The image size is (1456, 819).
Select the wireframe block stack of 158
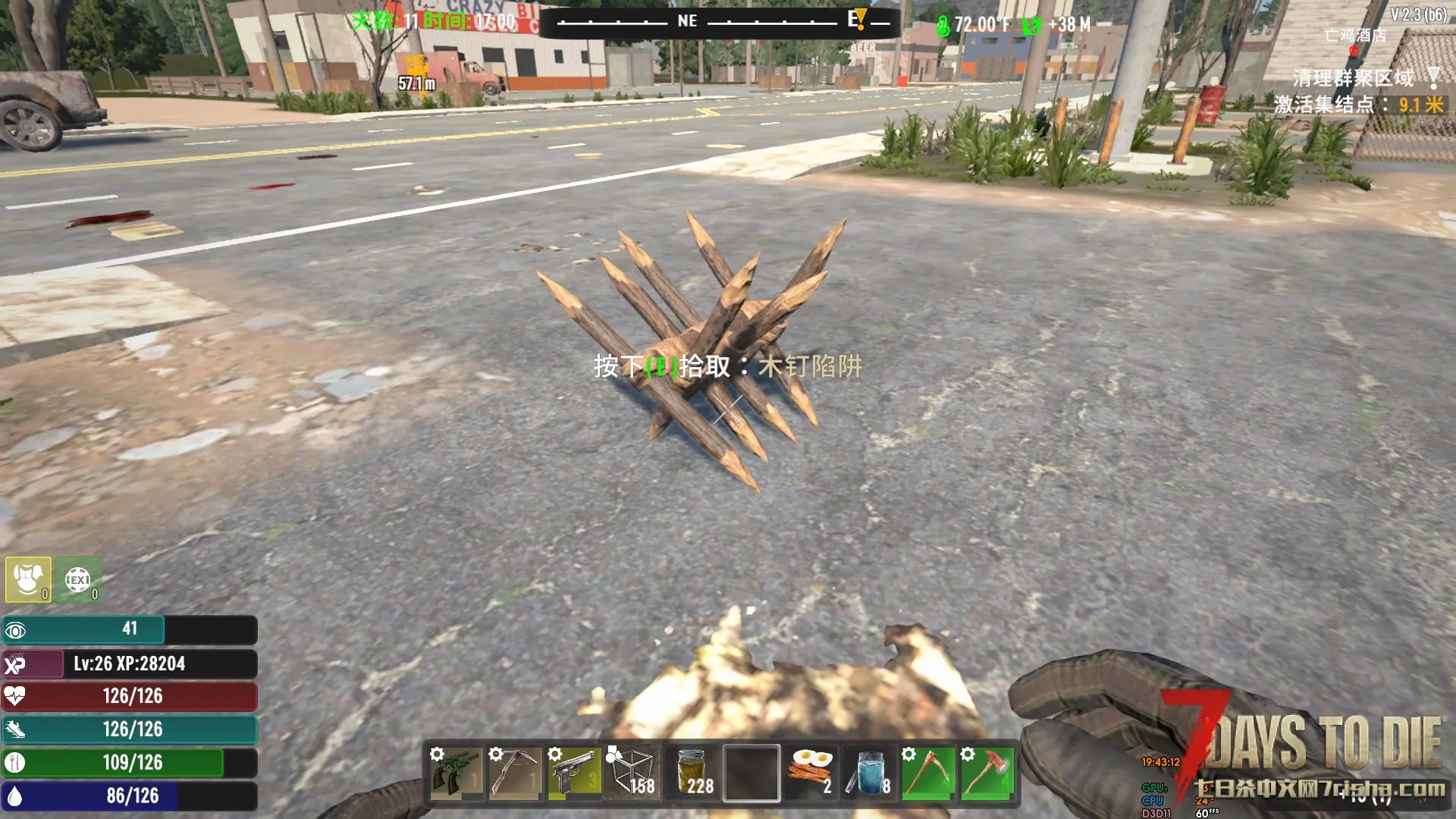tap(633, 773)
